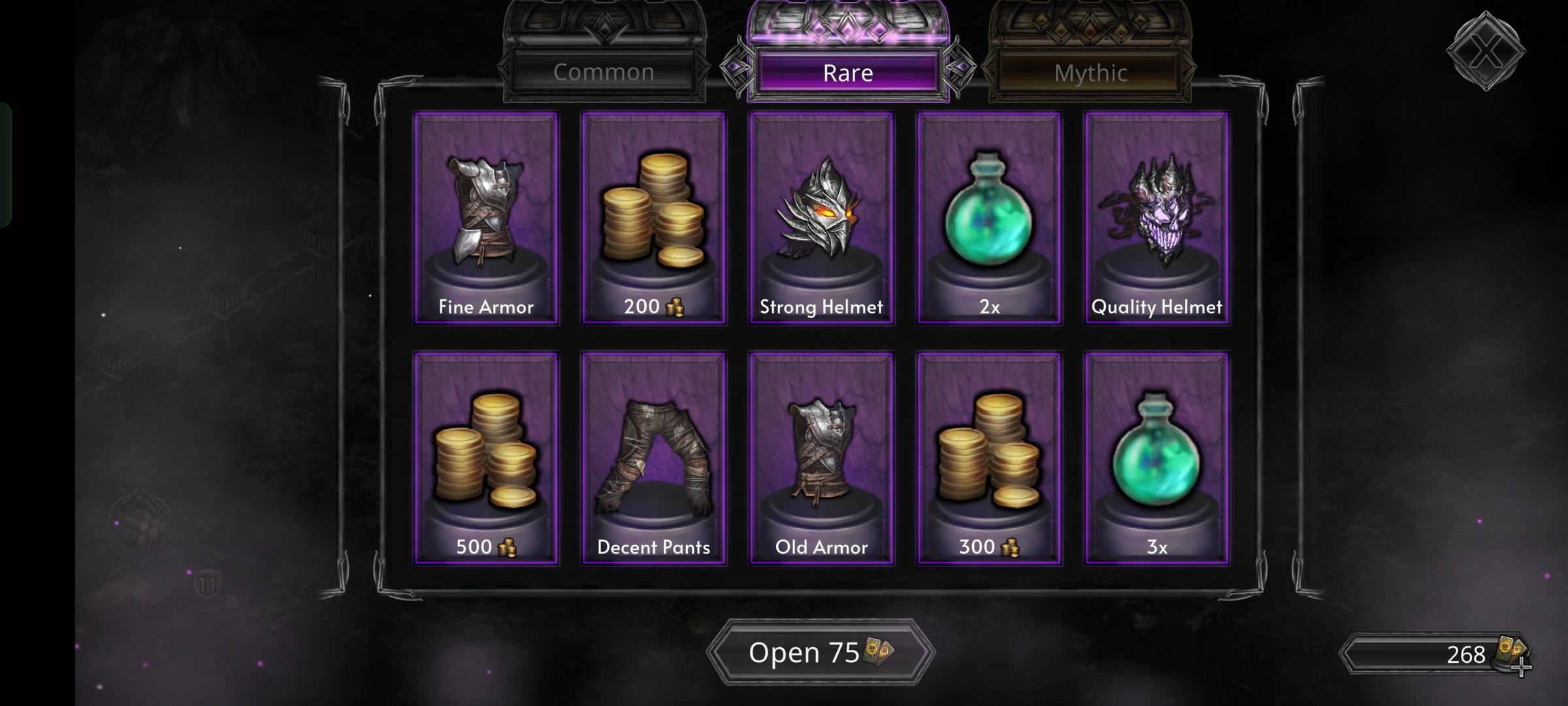Select the Strong Helmet reward

click(821, 216)
